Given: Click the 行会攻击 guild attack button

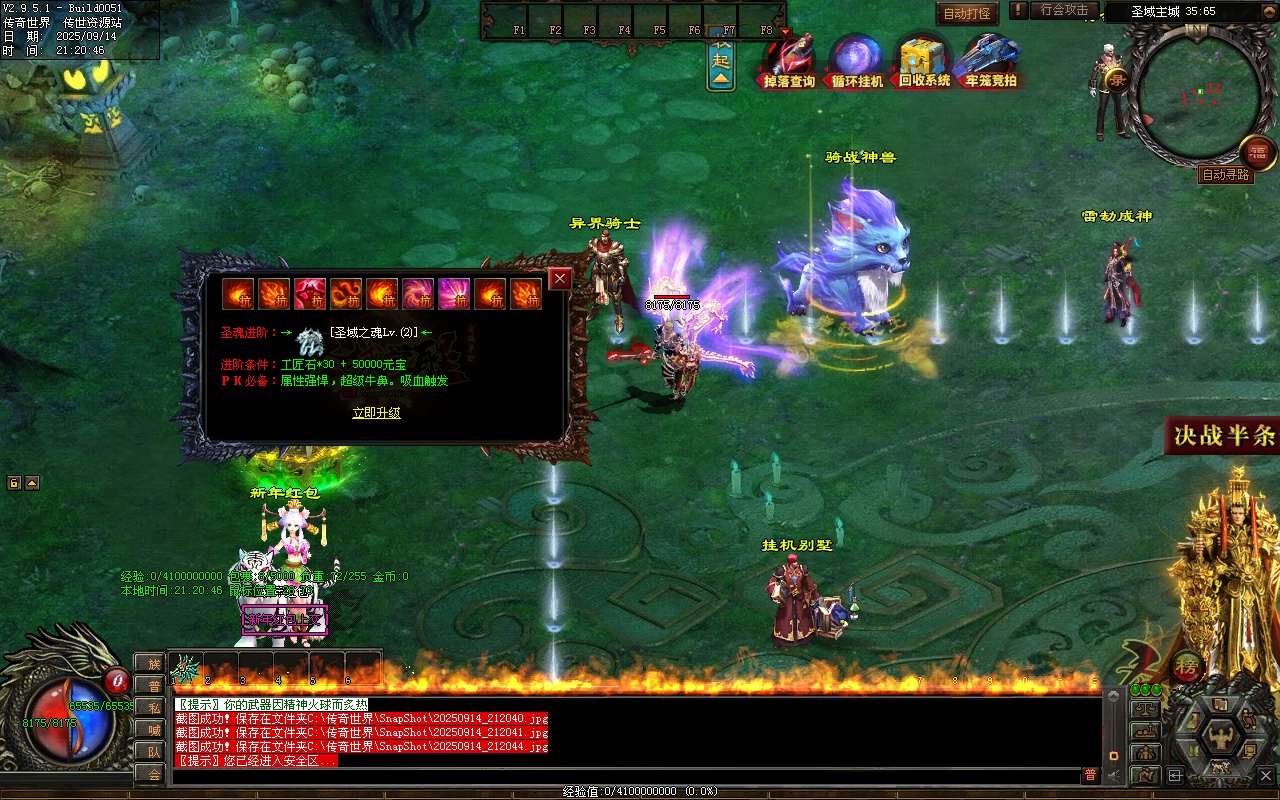Looking at the screenshot, I should [x=1064, y=10].
